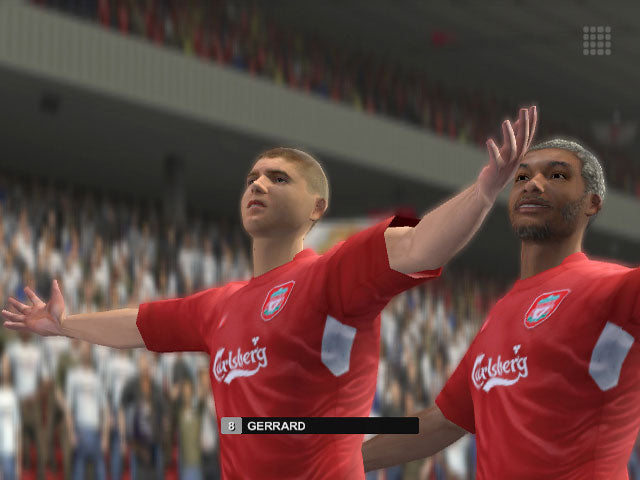Click the dotted grid icon

(597, 40)
